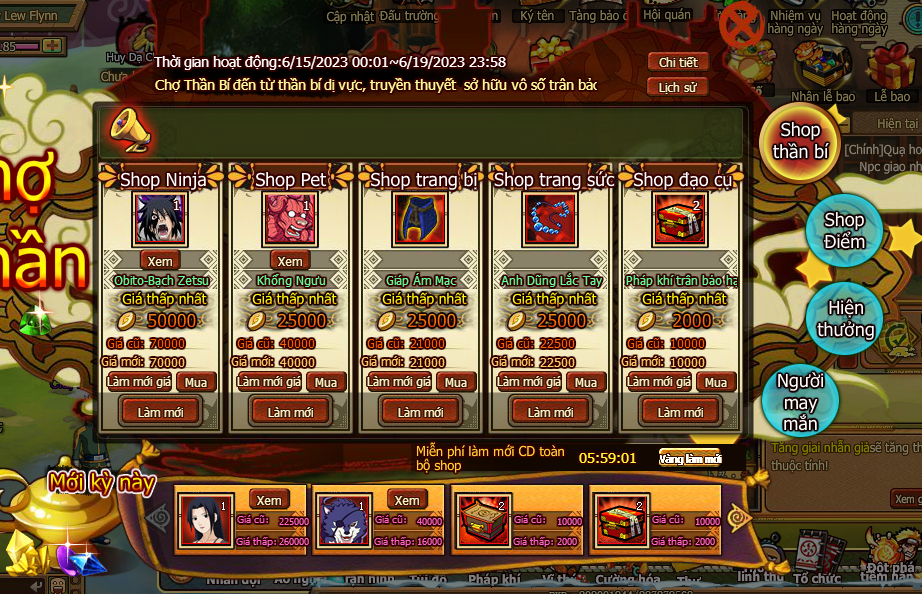Switch to the Shop thần bí tab
The image size is (922, 594).
tap(800, 141)
